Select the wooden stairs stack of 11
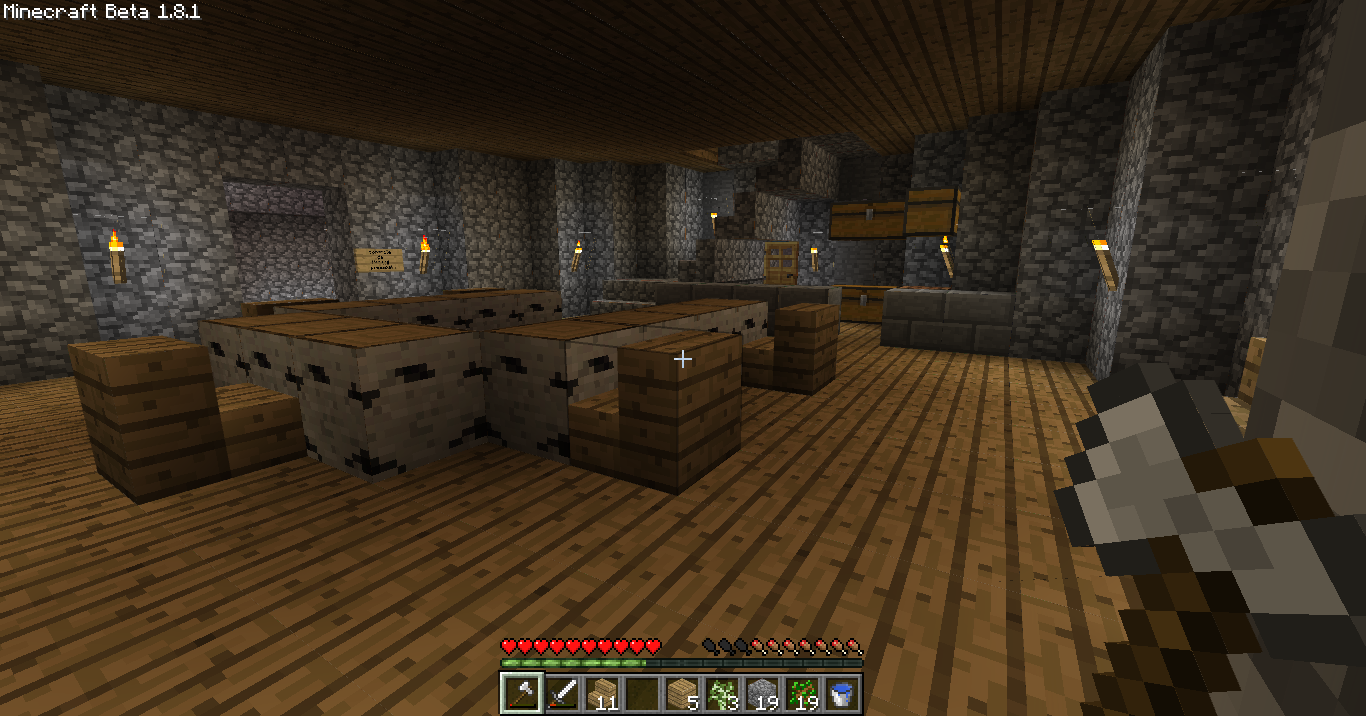This screenshot has height=716, width=1366. click(601, 692)
